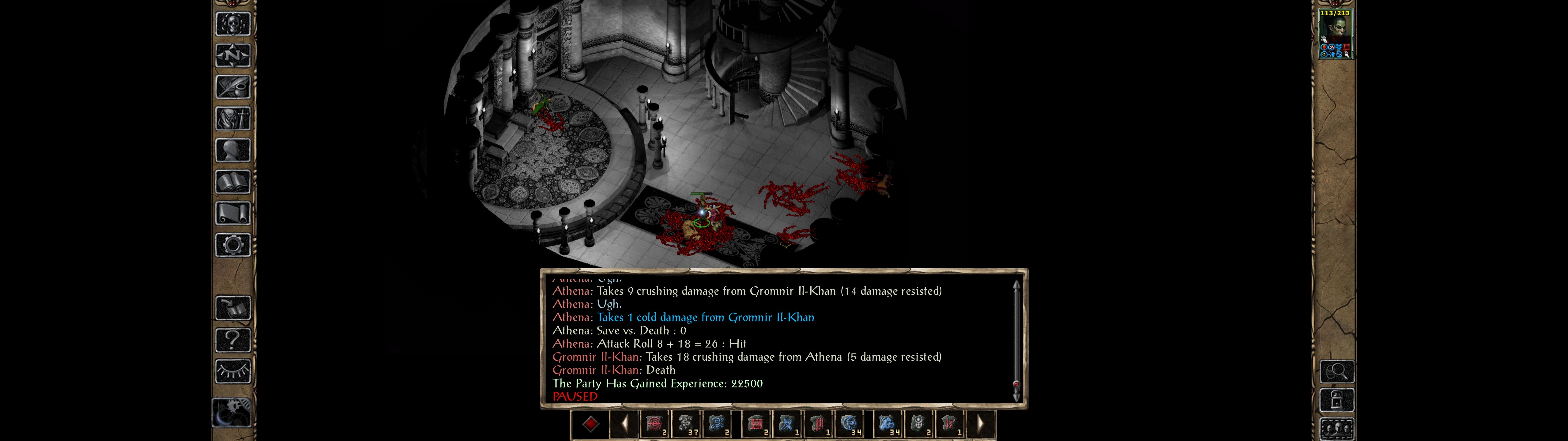Show next spells with right arrow

pos(980,424)
